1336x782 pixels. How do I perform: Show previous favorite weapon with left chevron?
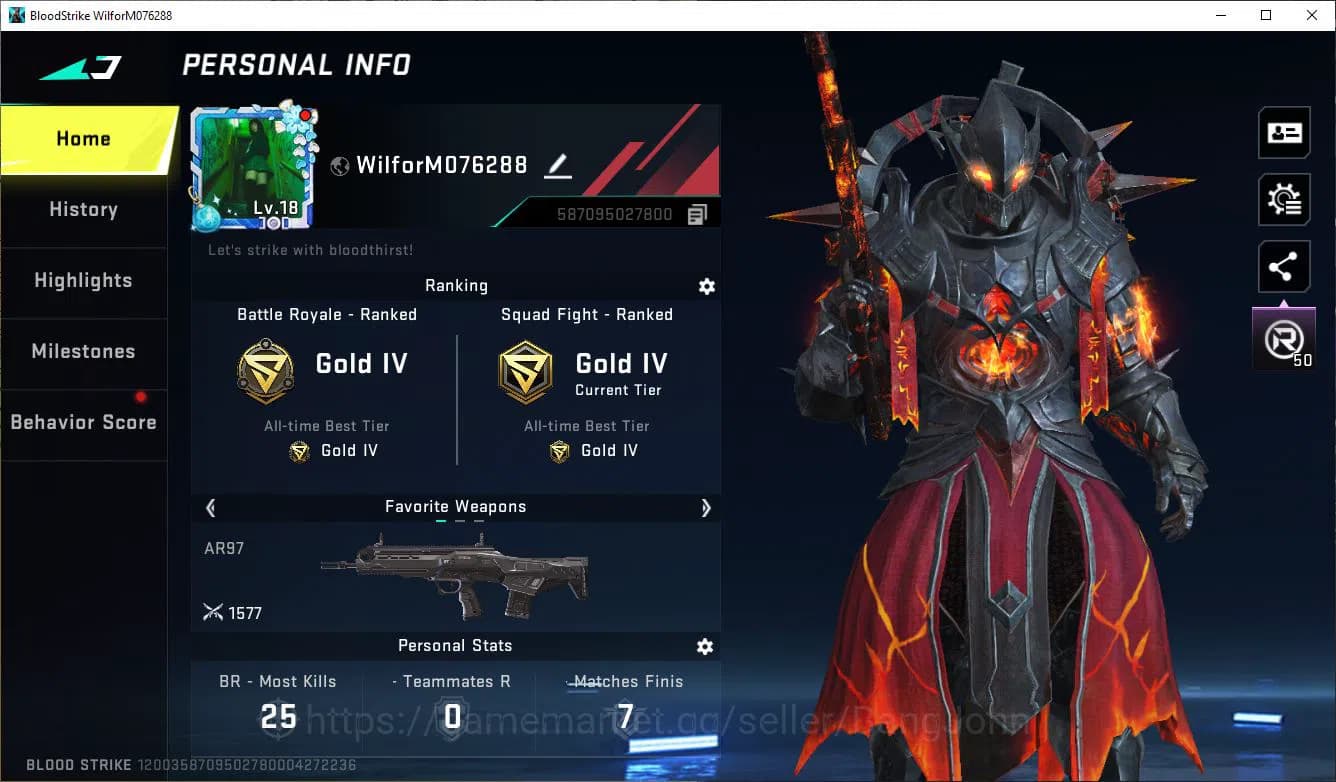click(x=211, y=508)
